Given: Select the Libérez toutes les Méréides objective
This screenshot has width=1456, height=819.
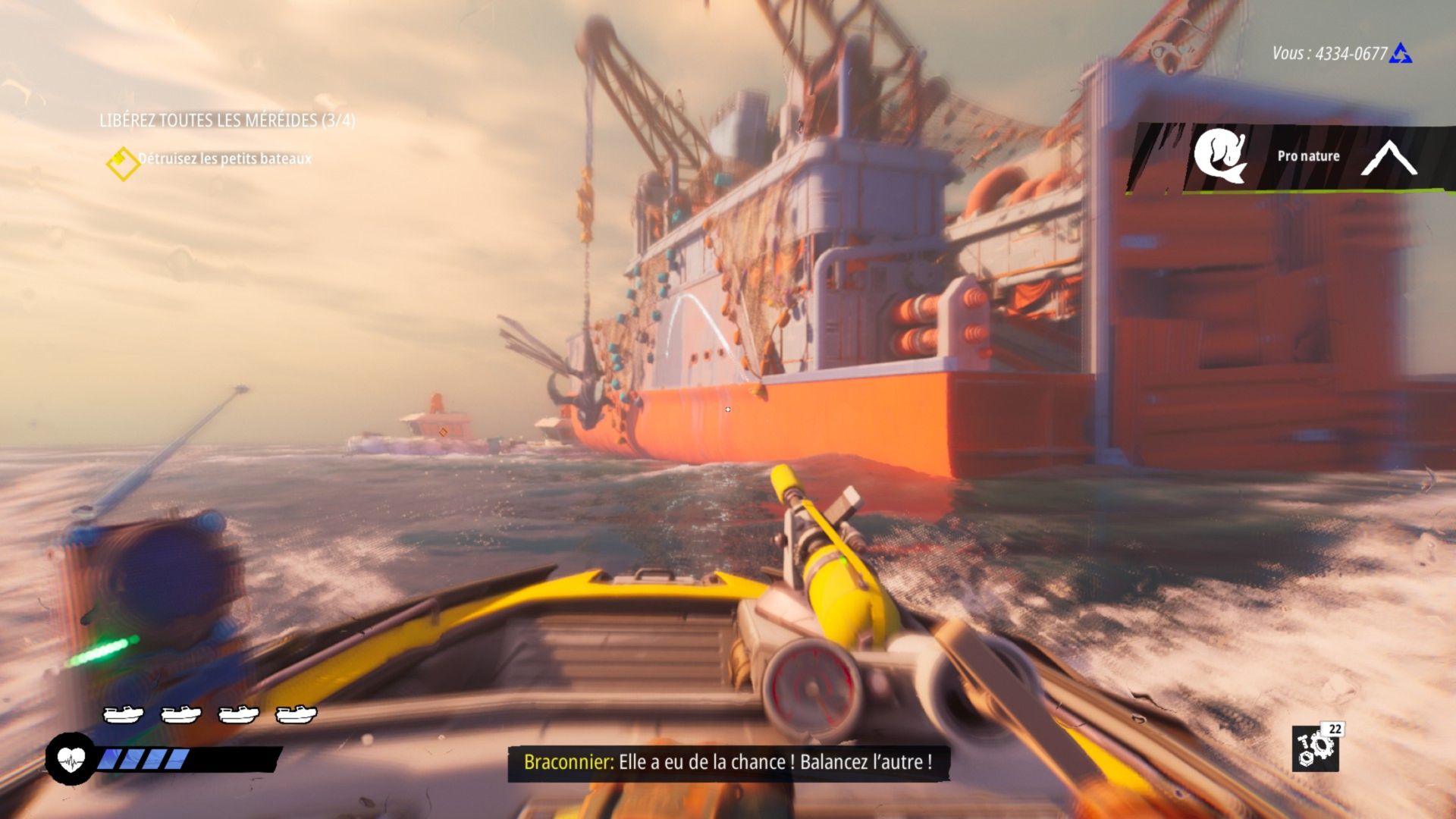Looking at the screenshot, I should 227,121.
